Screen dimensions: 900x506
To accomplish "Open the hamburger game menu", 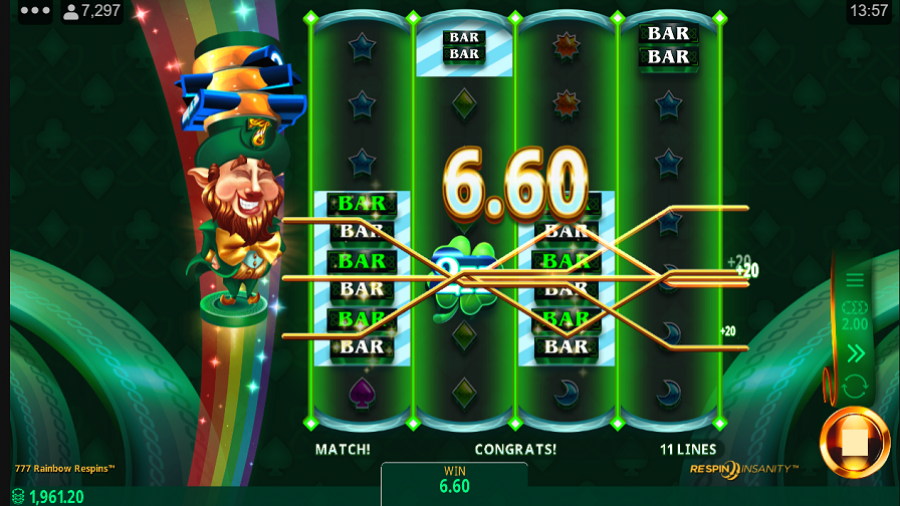I will coord(855,281).
